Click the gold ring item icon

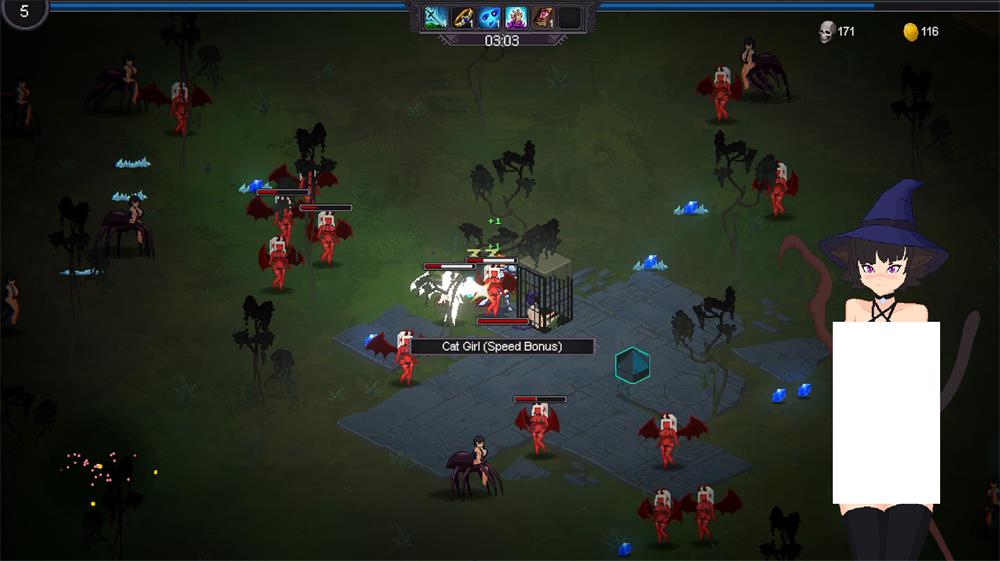point(462,17)
